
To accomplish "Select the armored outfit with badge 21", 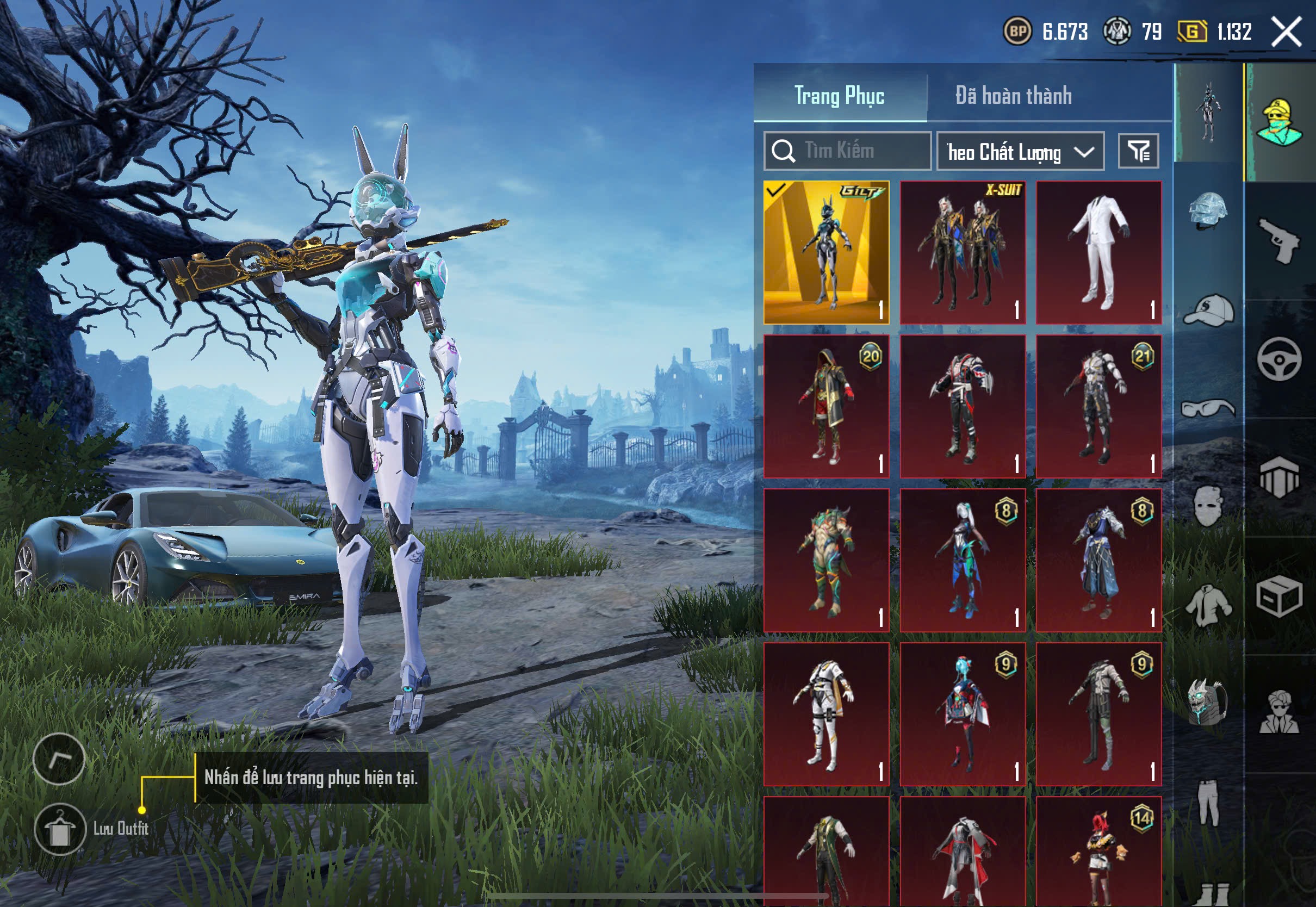I will coord(1098,406).
